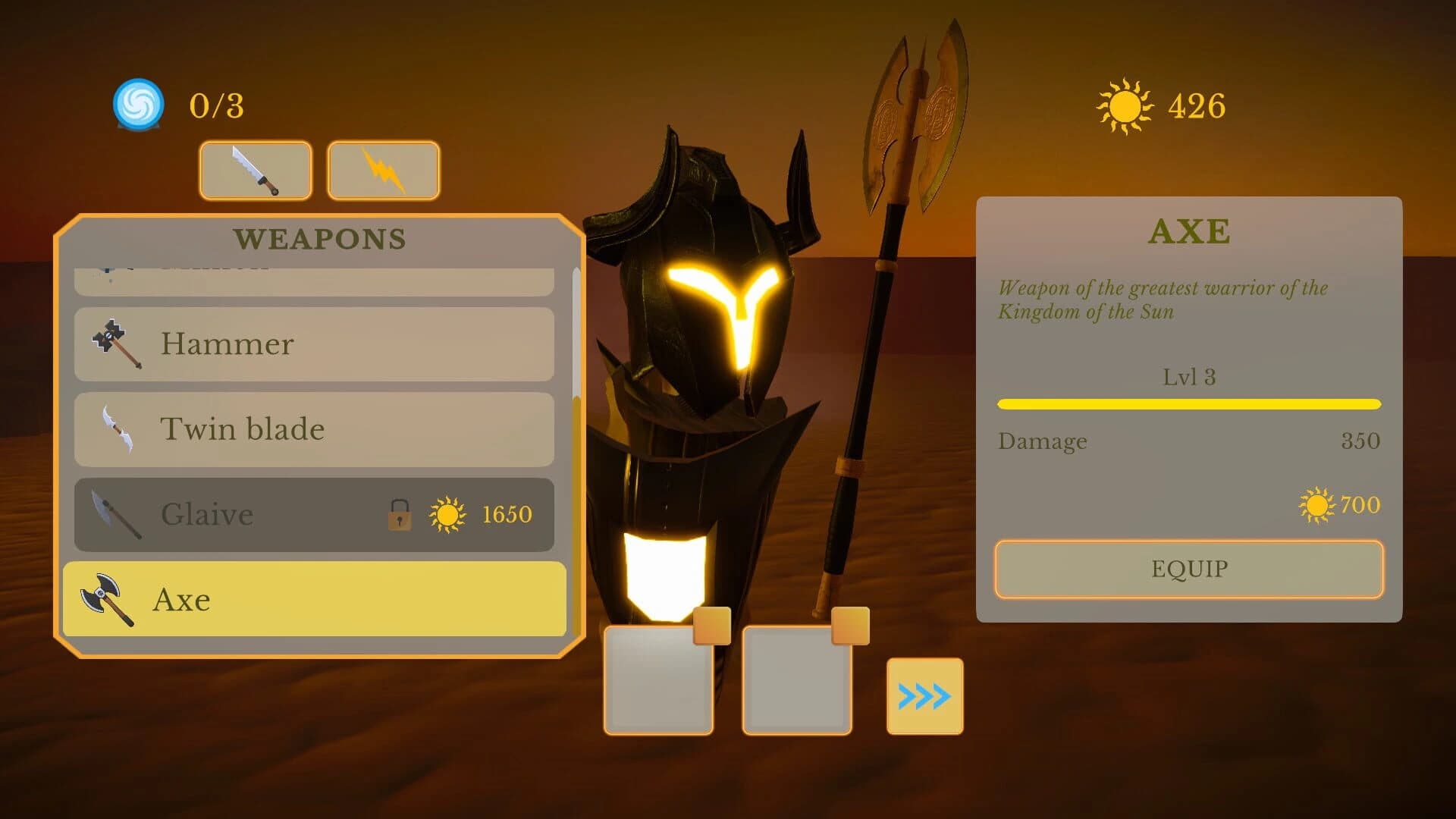Switch to the lightning abilities tab
The height and width of the screenshot is (819, 1456).
tap(383, 171)
